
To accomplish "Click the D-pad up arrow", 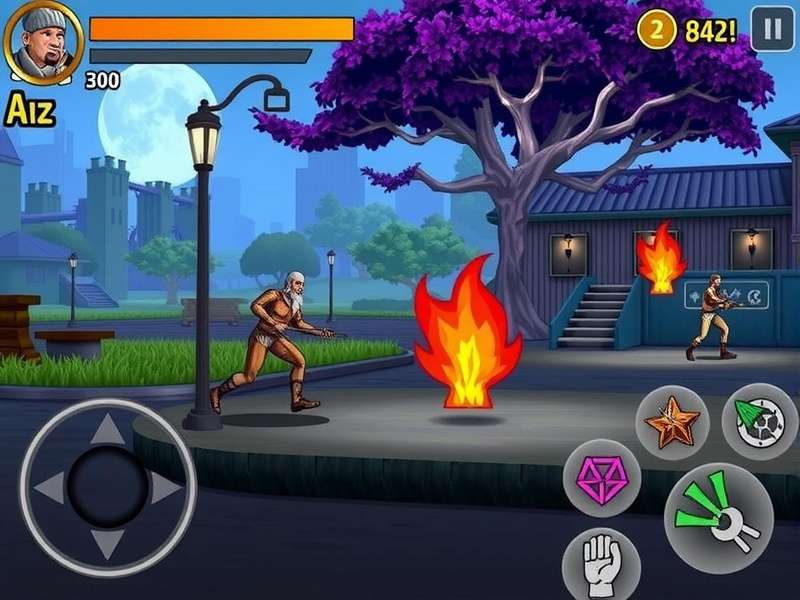I will tap(108, 431).
